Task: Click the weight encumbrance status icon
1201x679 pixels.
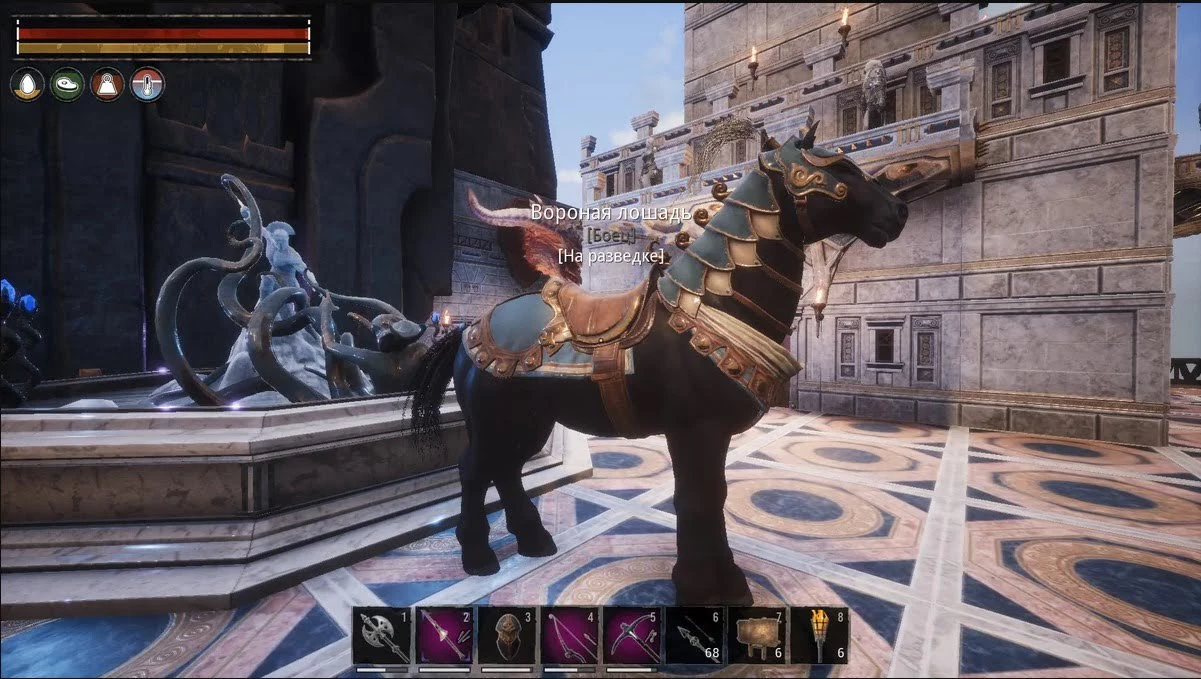Action: click(107, 84)
